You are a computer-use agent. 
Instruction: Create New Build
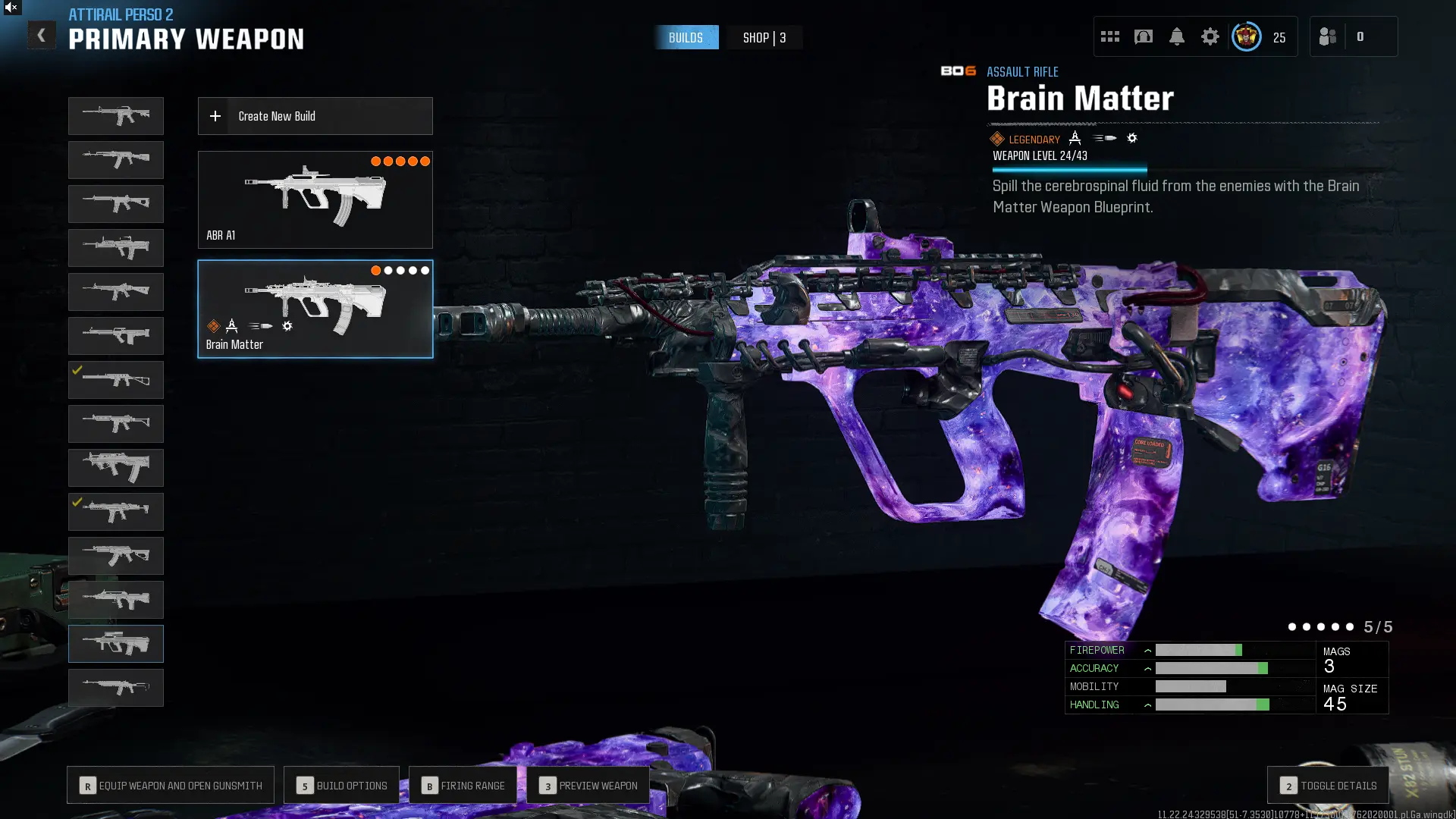(x=315, y=116)
